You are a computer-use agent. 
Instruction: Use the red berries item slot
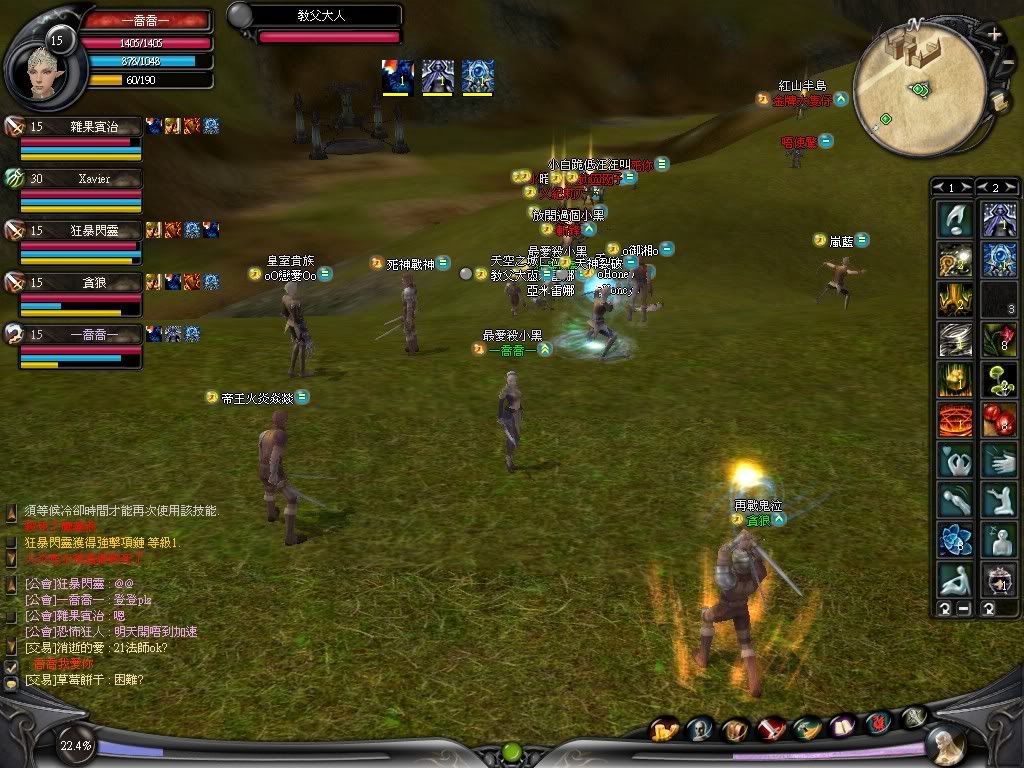coord(998,419)
